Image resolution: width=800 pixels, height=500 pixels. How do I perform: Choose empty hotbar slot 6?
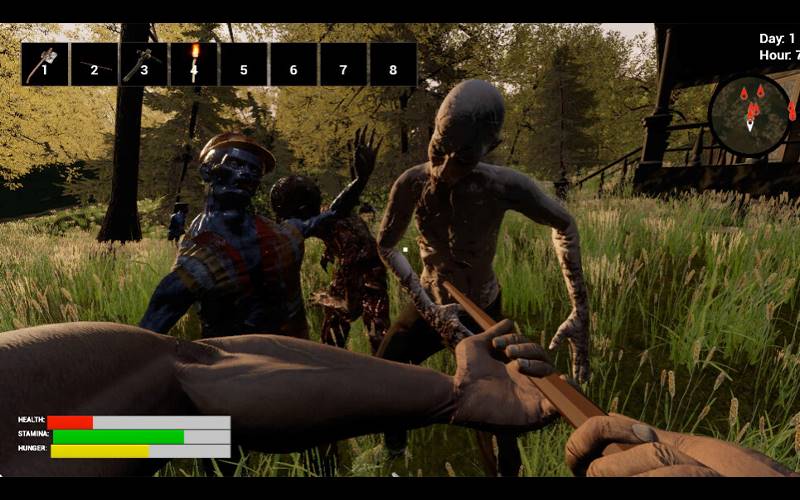[x=294, y=64]
